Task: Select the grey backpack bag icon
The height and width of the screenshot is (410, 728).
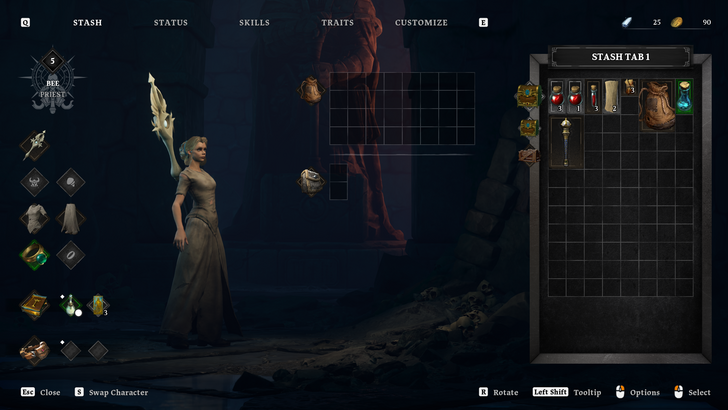Action: tap(312, 181)
